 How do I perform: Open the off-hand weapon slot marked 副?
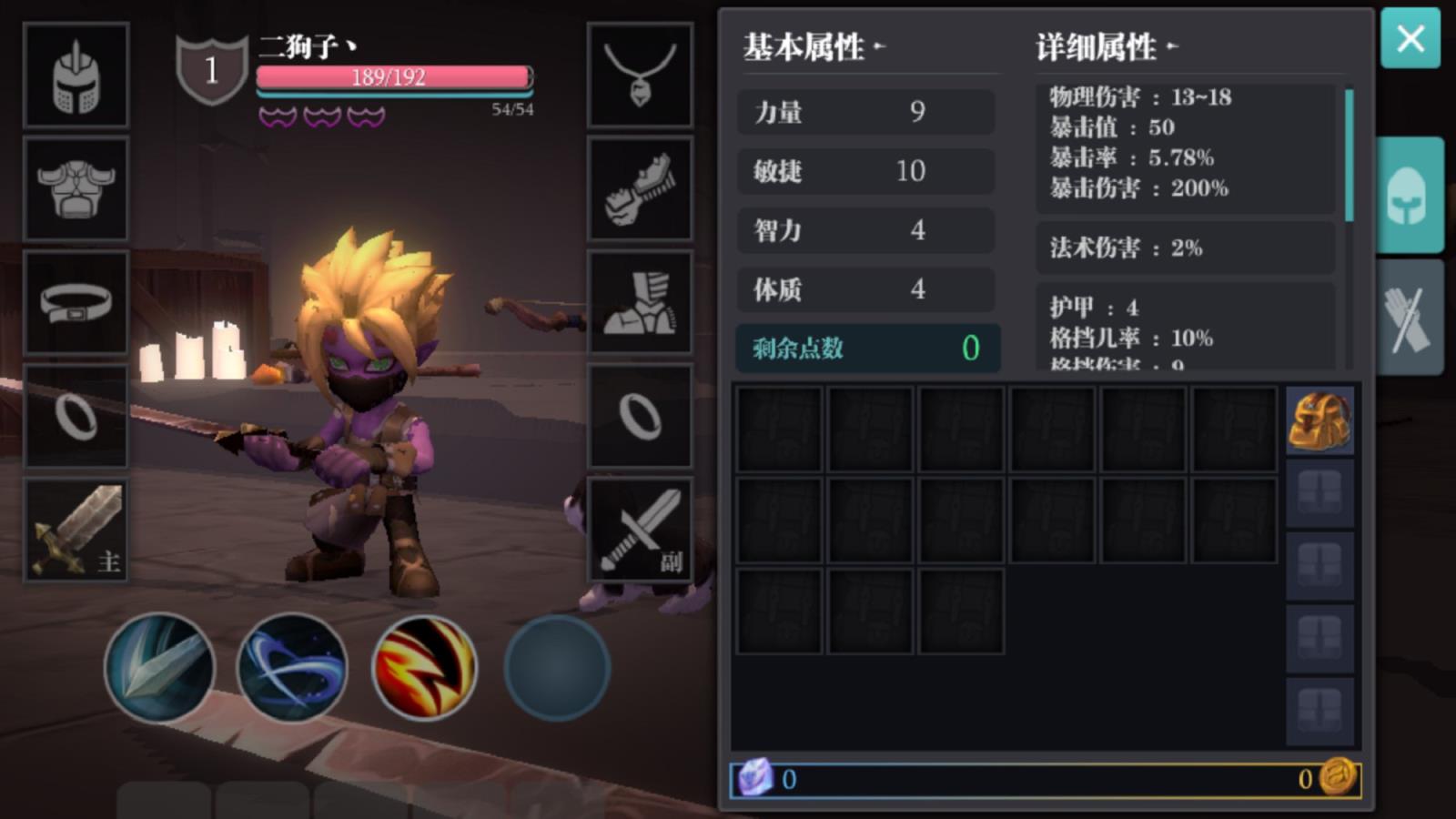640,530
